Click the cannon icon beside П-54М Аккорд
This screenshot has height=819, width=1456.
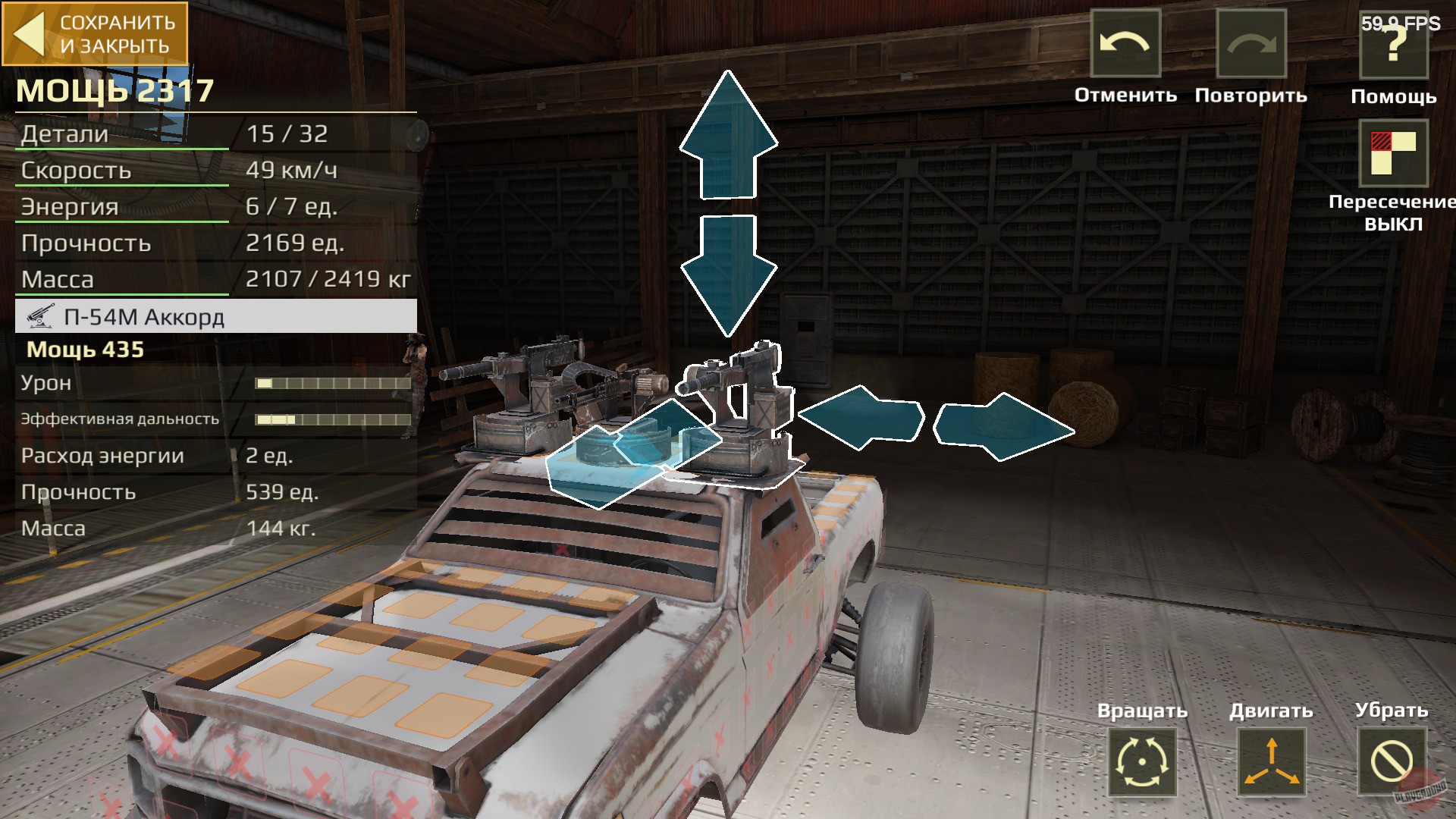click(40, 318)
